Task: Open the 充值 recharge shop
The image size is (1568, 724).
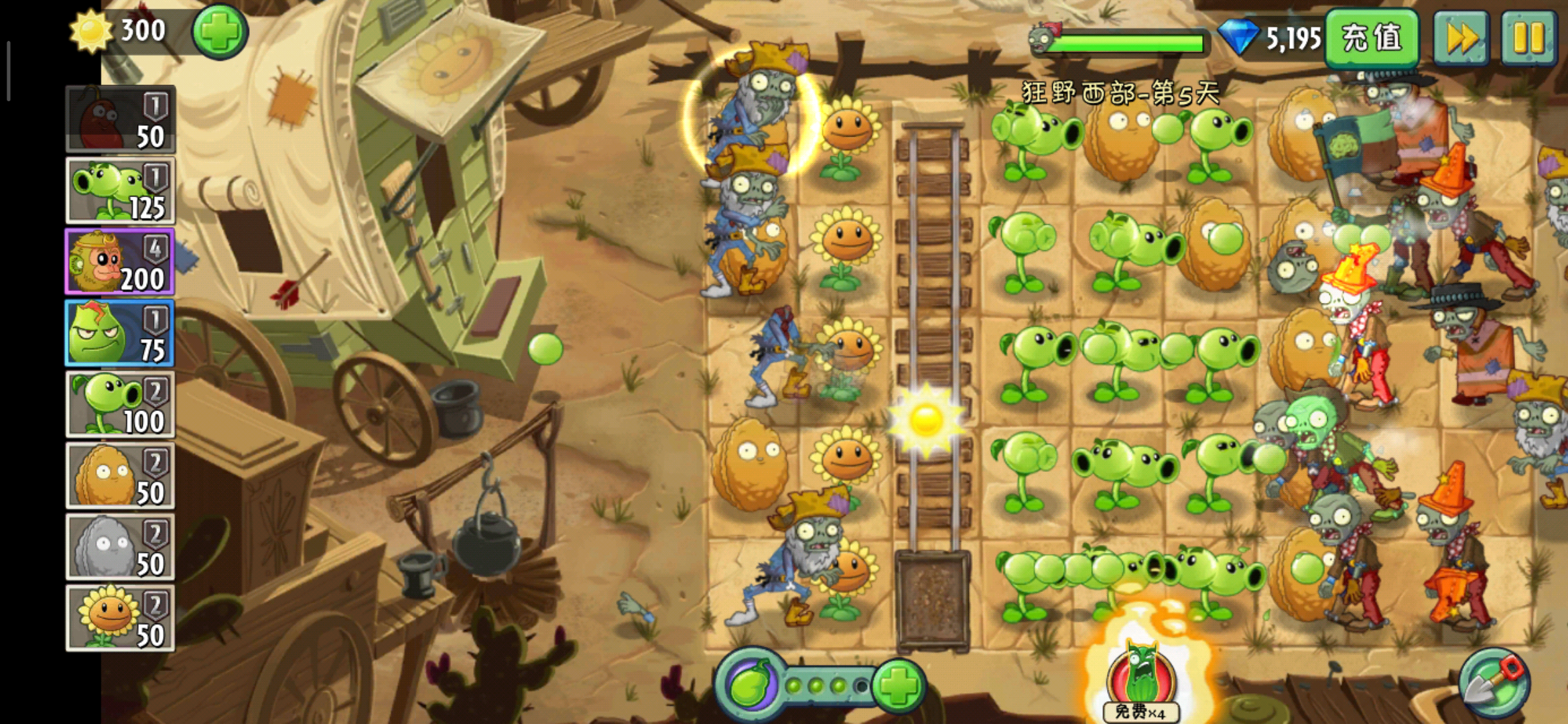Action: [1372, 38]
